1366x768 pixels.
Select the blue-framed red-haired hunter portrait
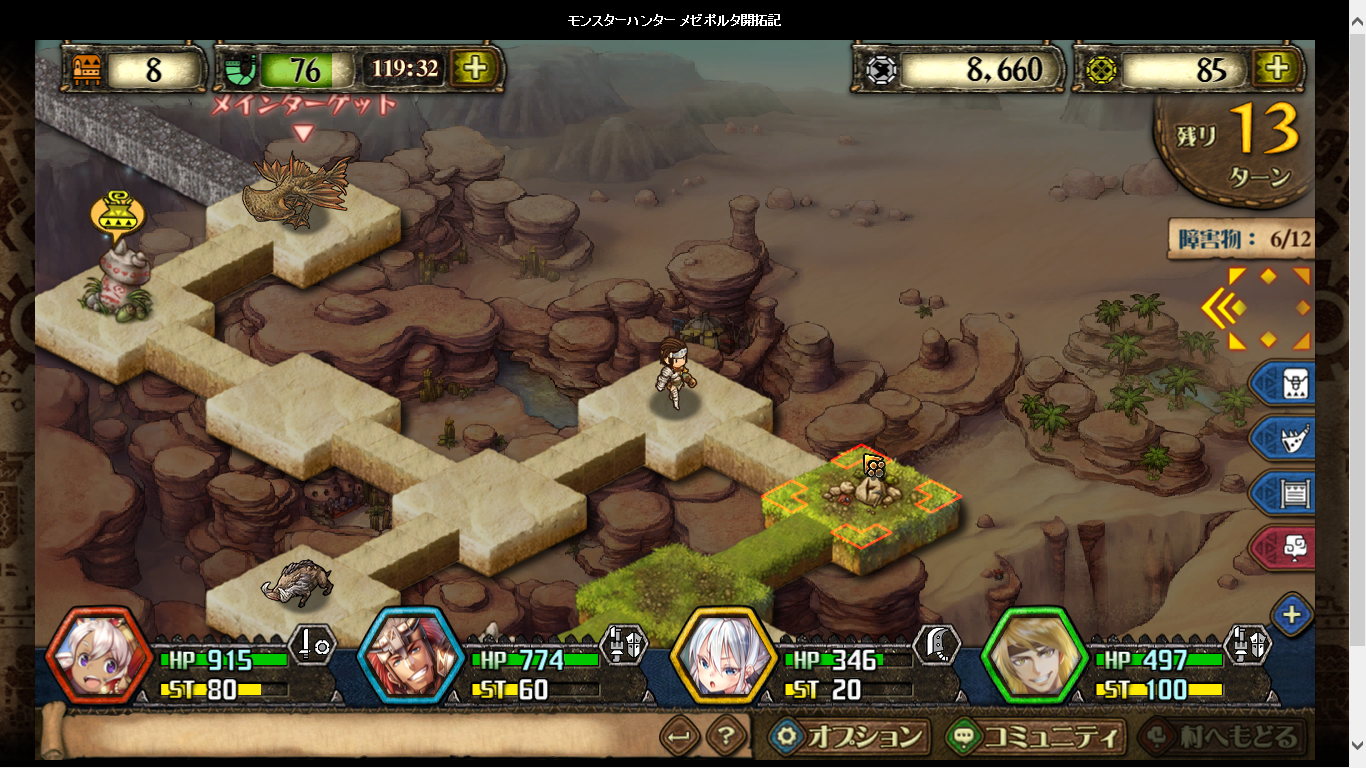tap(410, 656)
